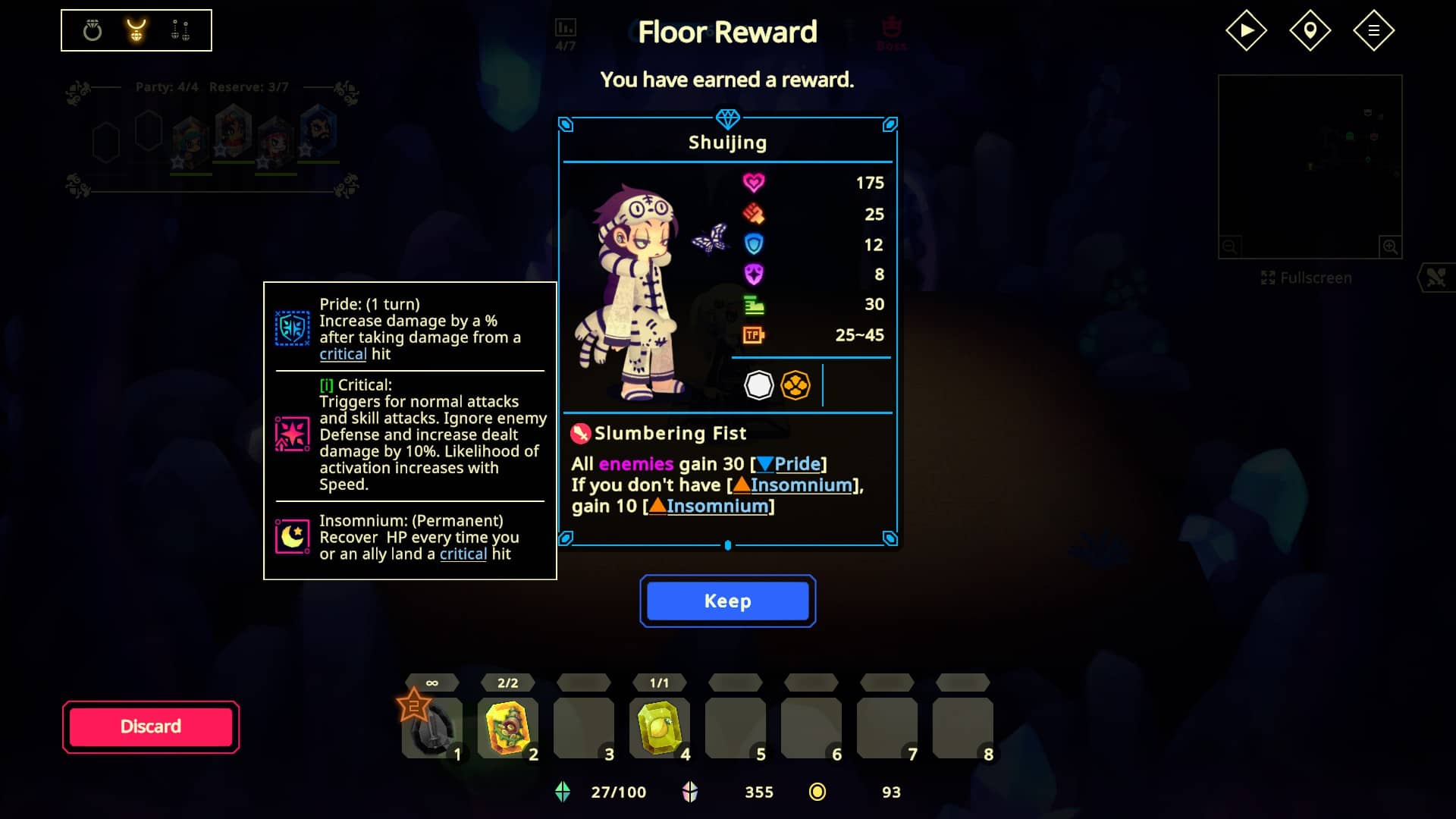Switch to the necklace tab

point(136,30)
